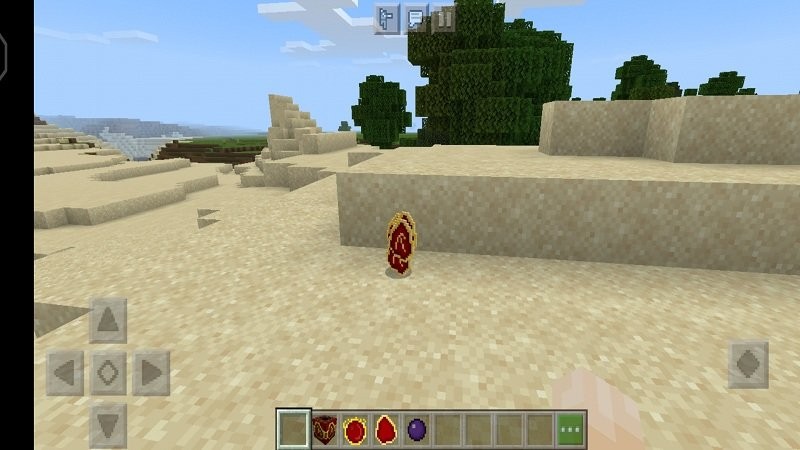The width and height of the screenshot is (800, 450).
Task: Open the chat speech bubble button
Action: point(416,18)
